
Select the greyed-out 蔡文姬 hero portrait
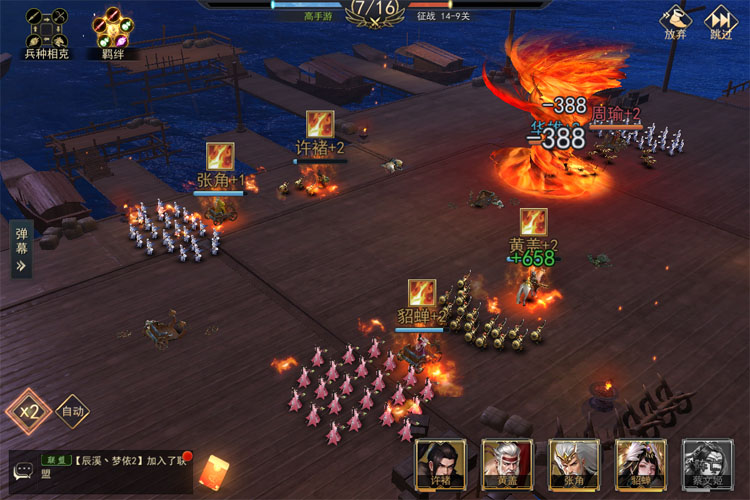707,466
